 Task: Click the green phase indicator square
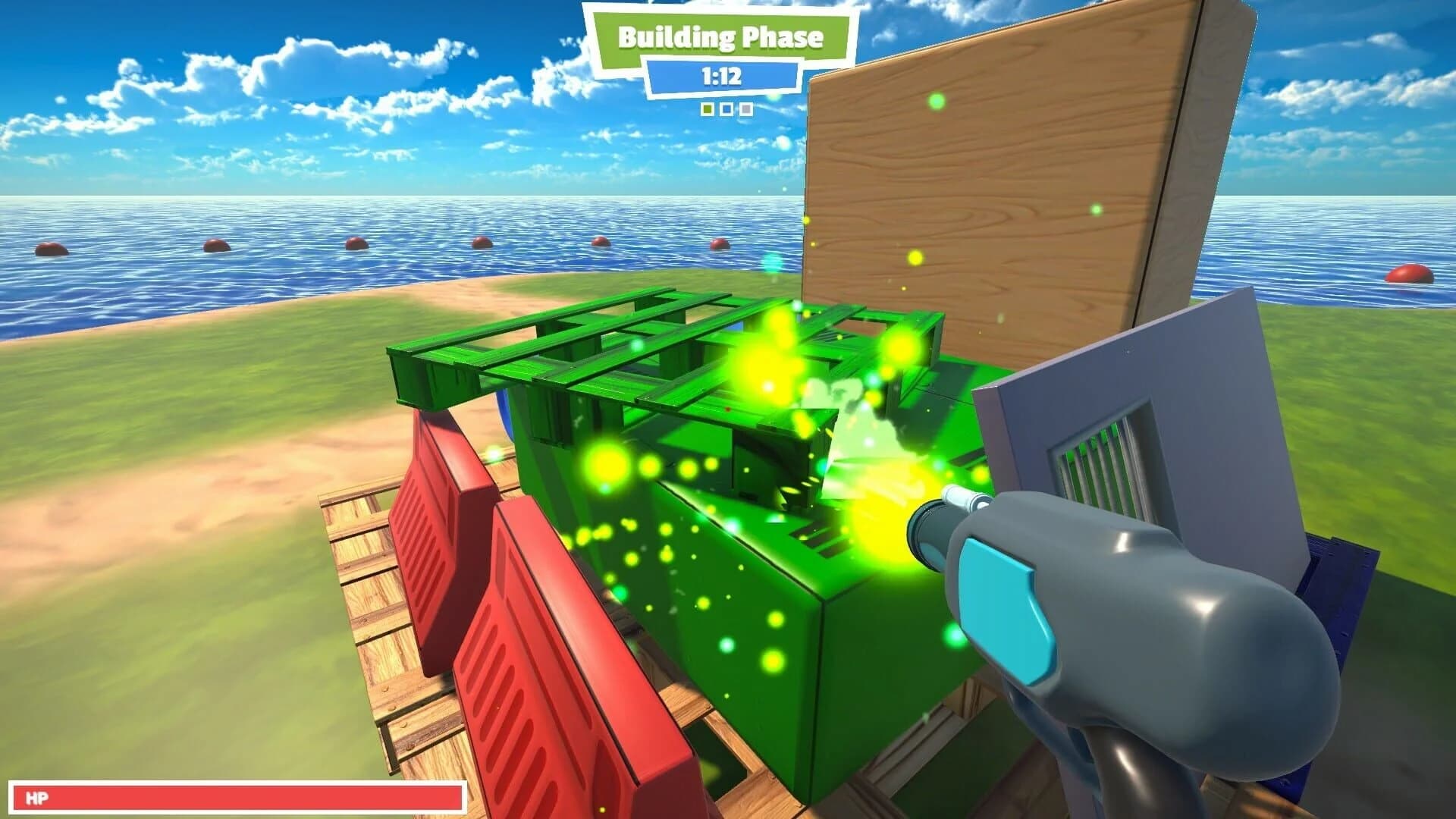click(x=706, y=110)
